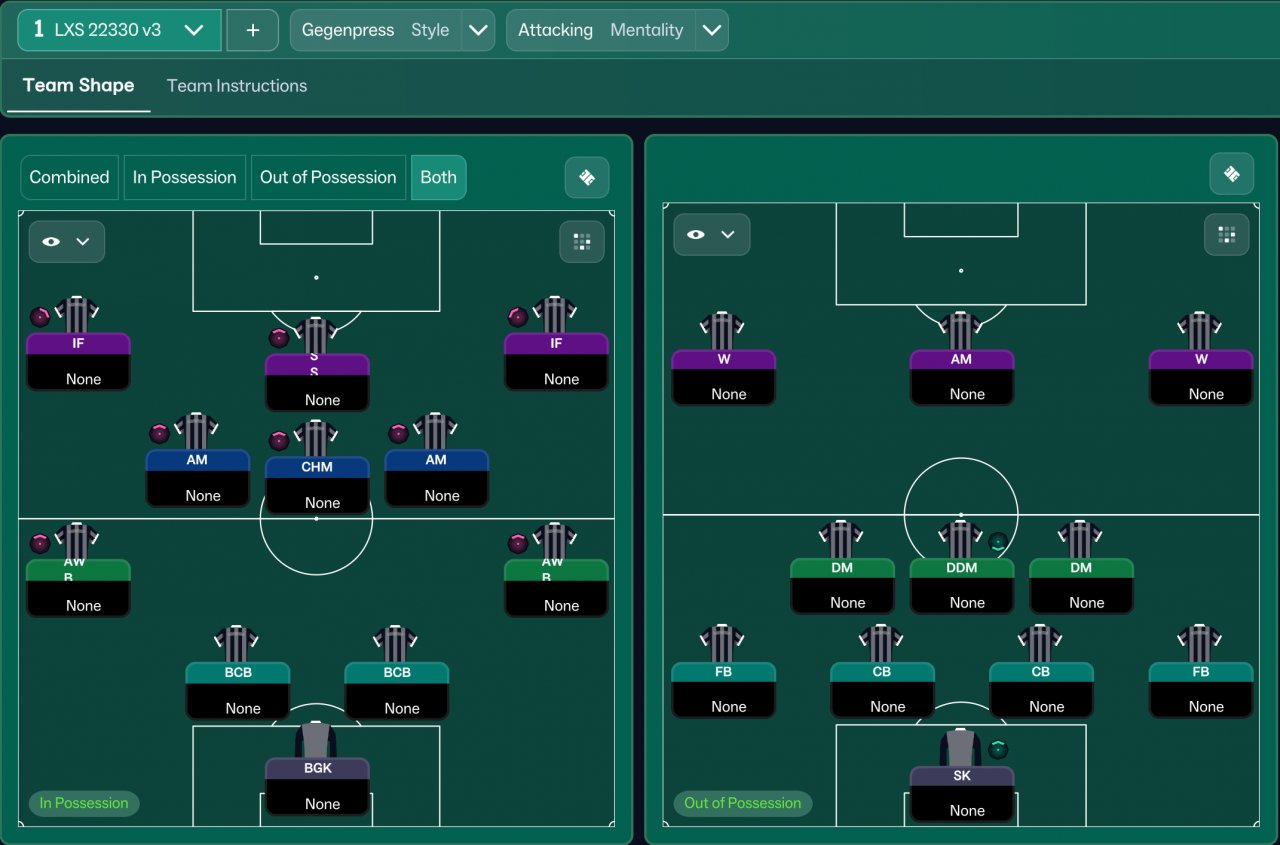
Task: Show the Combined formation view
Action: click(69, 177)
